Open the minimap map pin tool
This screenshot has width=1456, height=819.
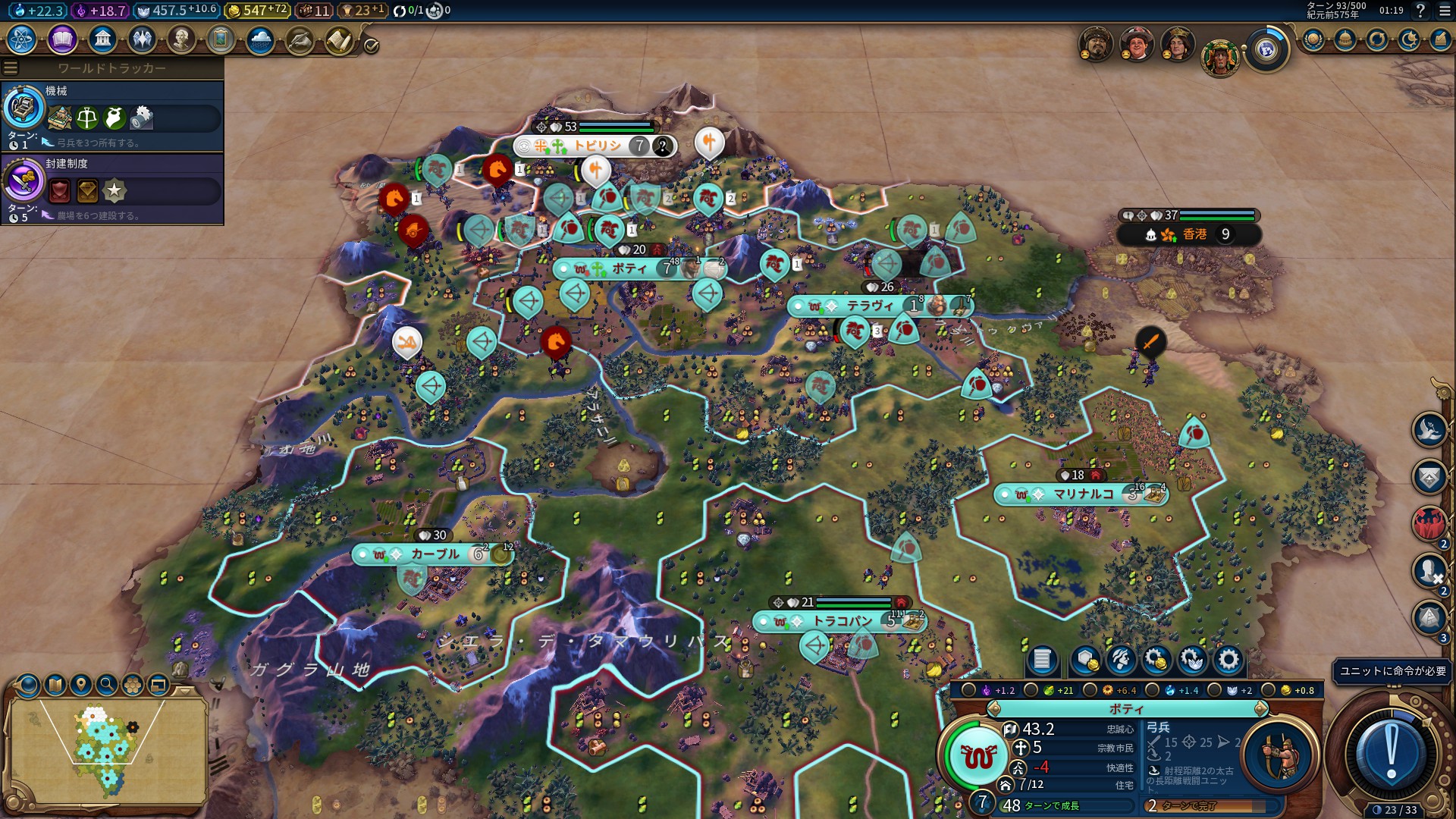[x=81, y=685]
